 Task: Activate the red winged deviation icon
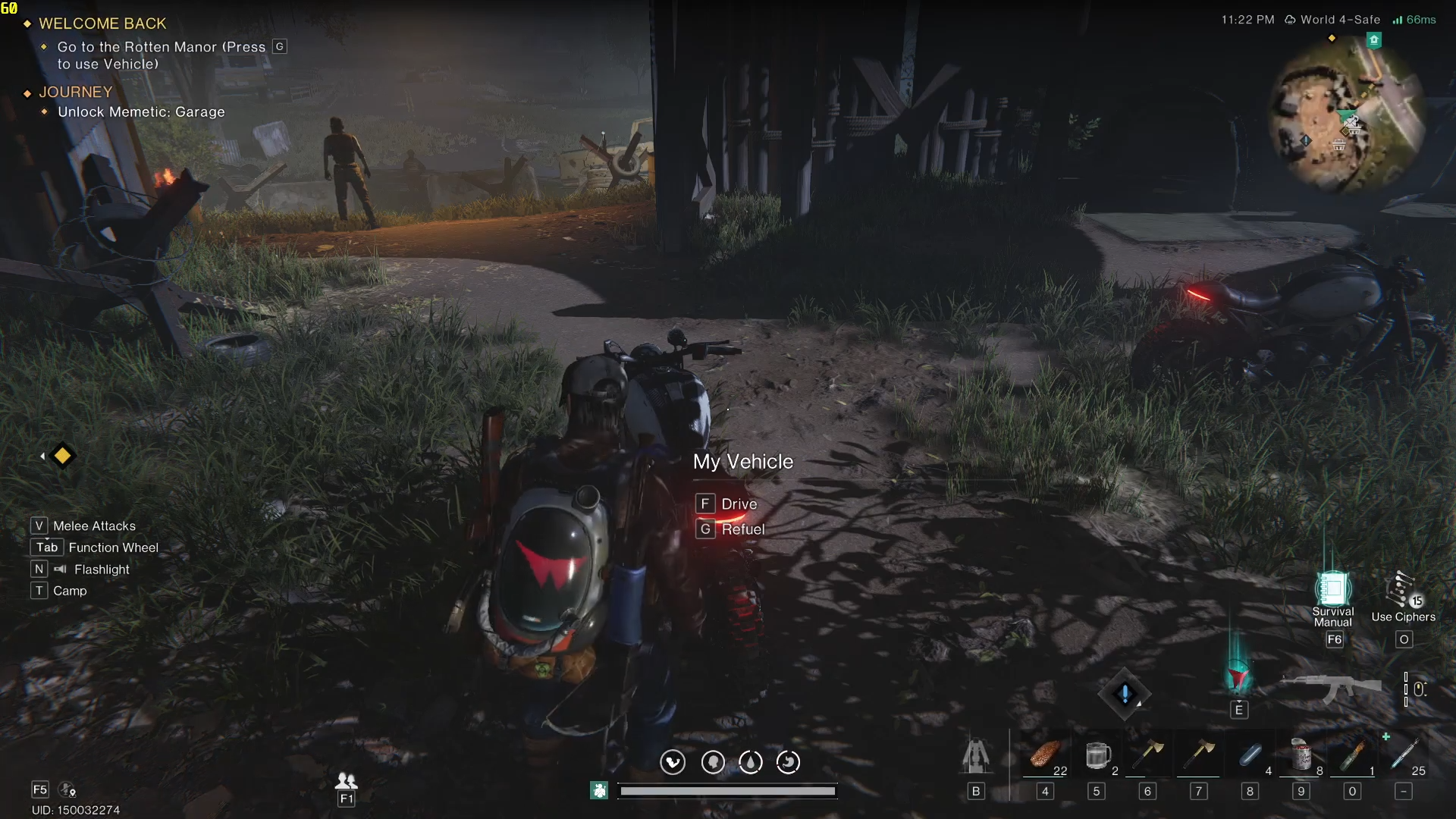pyautogui.click(x=1238, y=676)
